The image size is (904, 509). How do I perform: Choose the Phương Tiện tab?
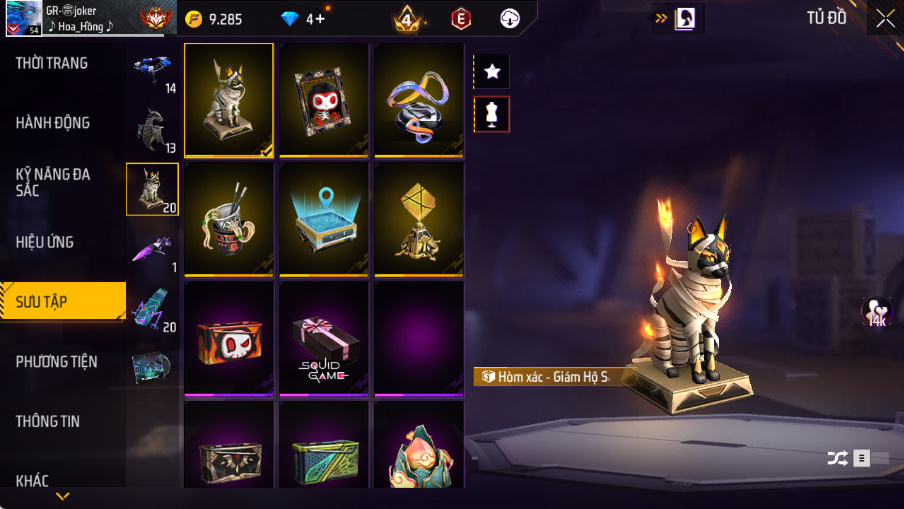(x=57, y=361)
